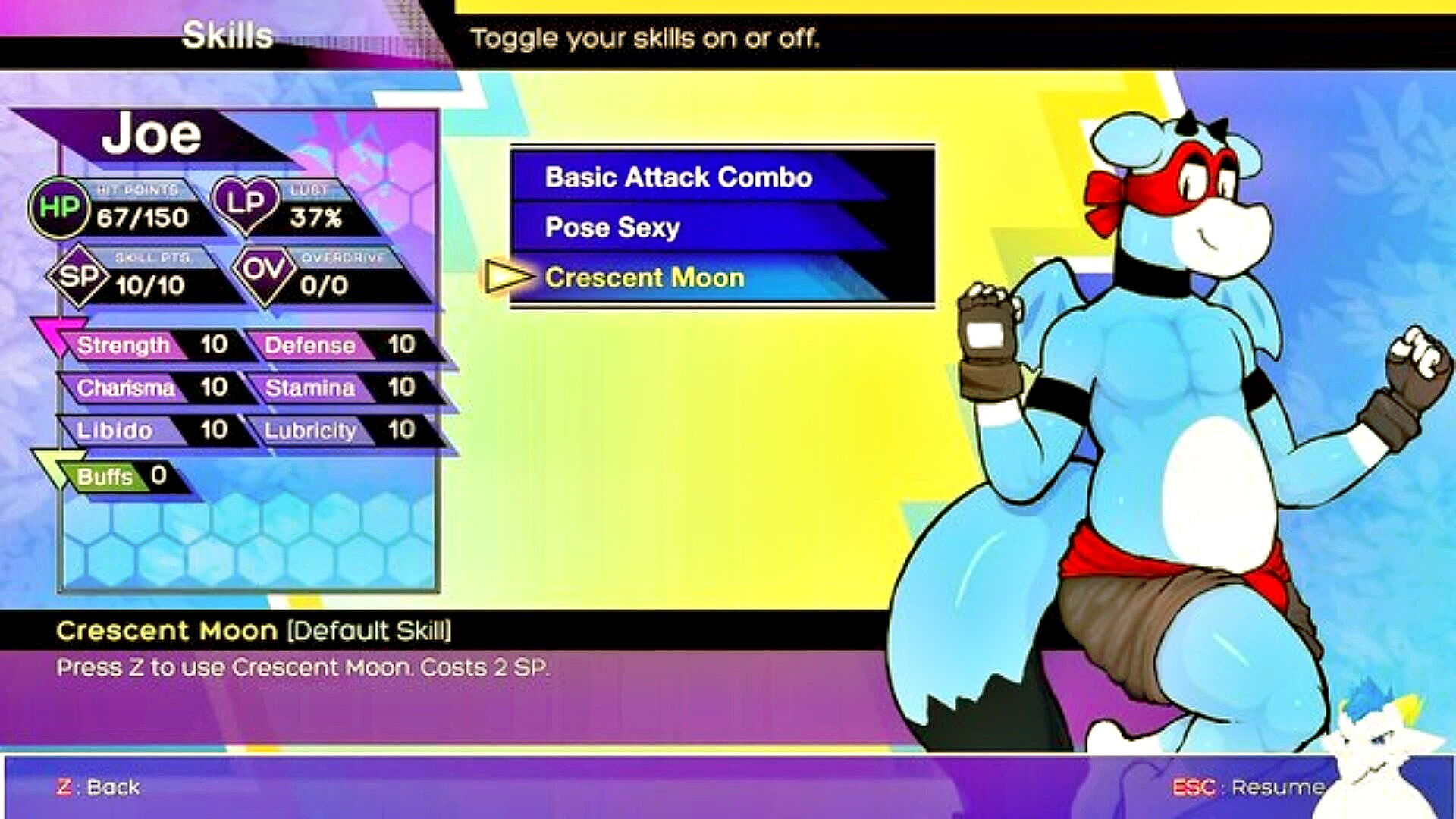Choose the Crescent Moon skill entry

pyautogui.click(x=645, y=278)
